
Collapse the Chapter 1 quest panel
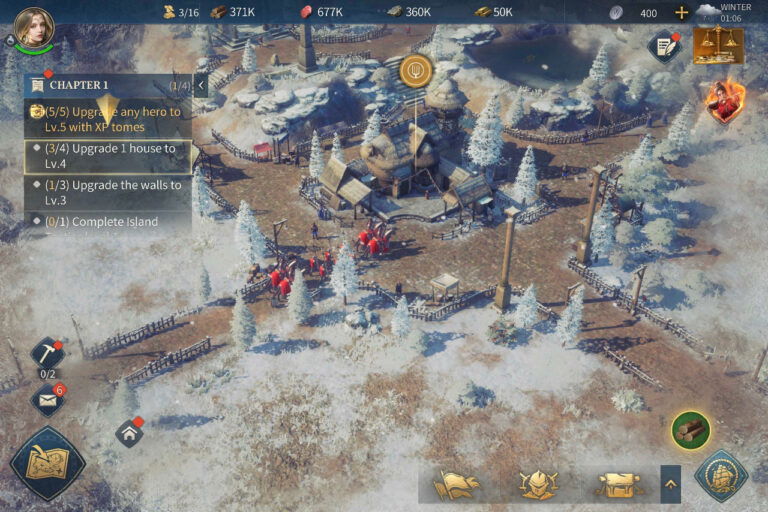pos(201,86)
